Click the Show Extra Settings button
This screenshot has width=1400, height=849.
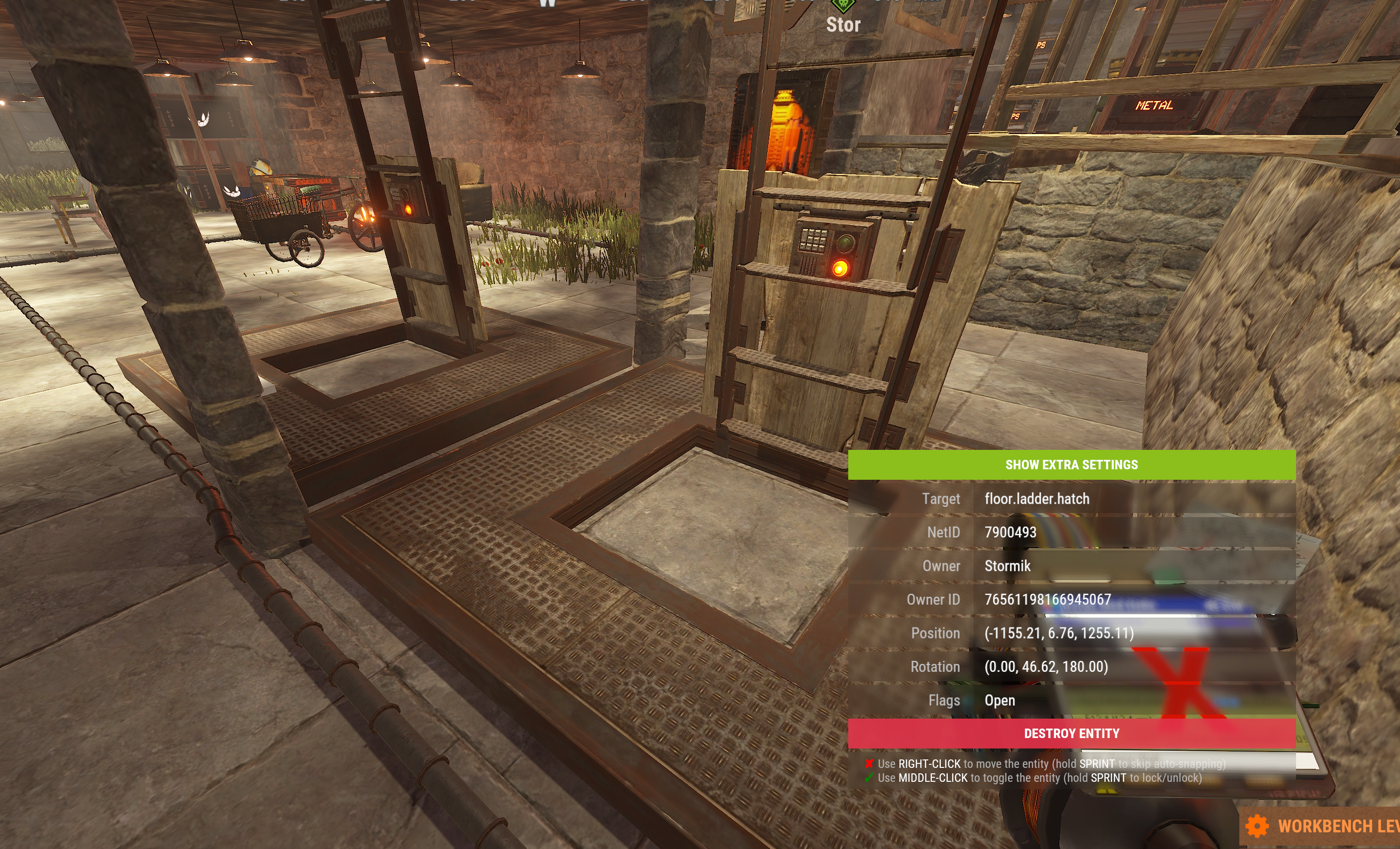click(x=1071, y=465)
